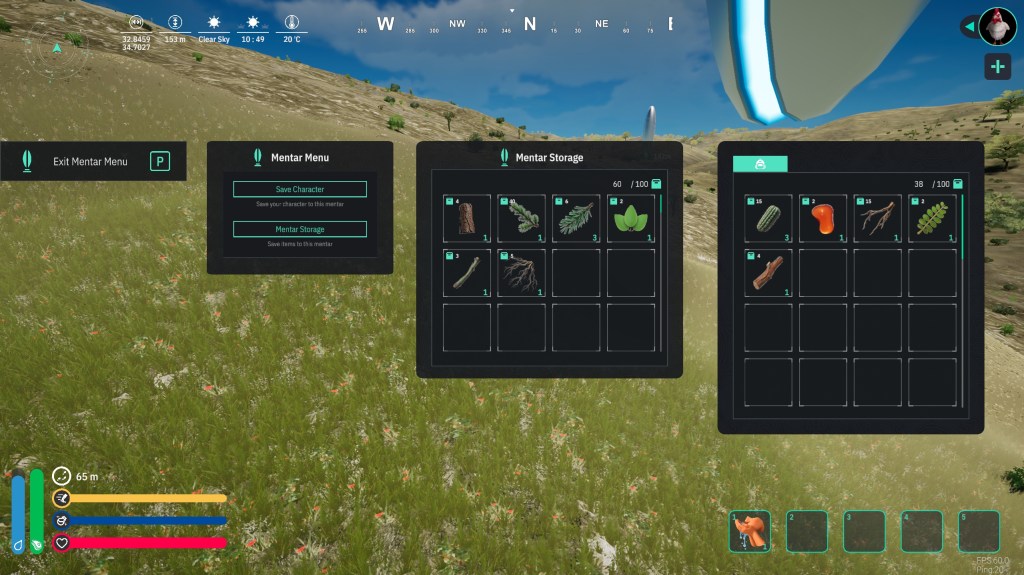Switch to the backpack inventory tab
1024x575 pixels.
coord(760,164)
